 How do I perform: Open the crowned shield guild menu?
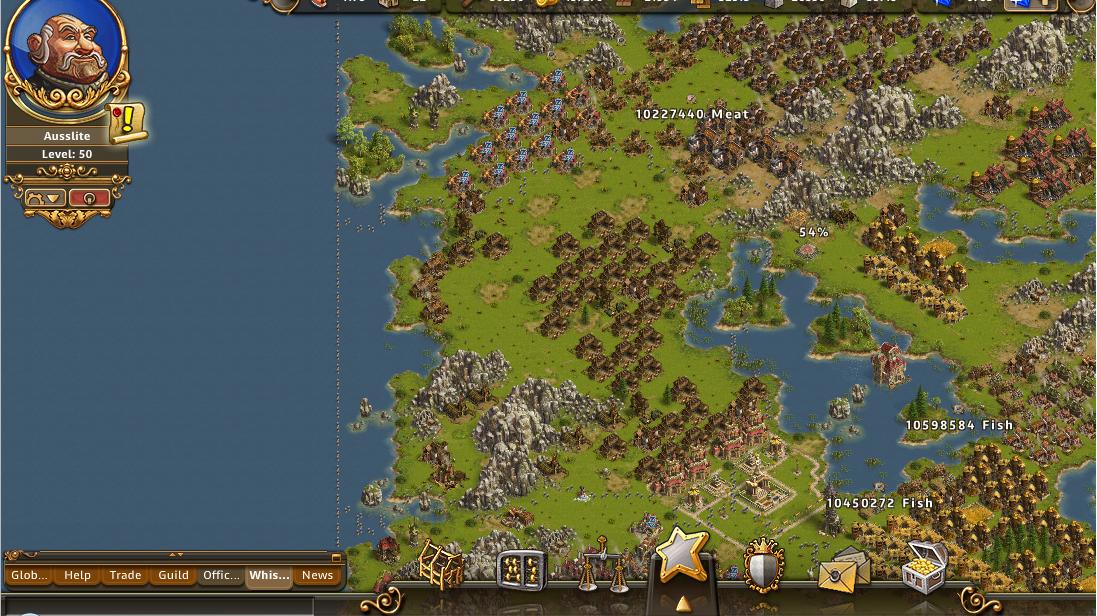click(763, 567)
